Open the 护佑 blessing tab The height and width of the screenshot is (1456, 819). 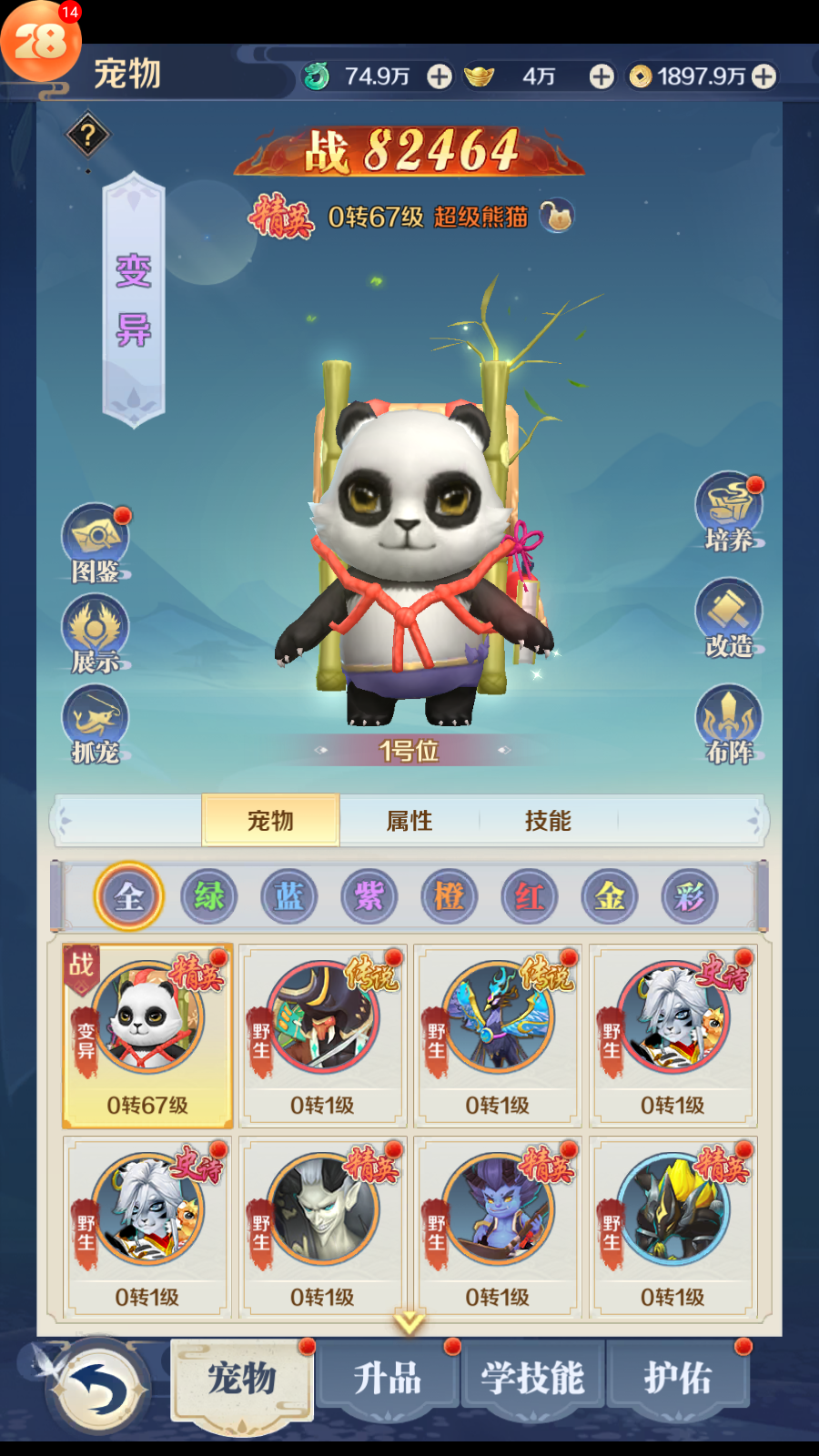678,1378
